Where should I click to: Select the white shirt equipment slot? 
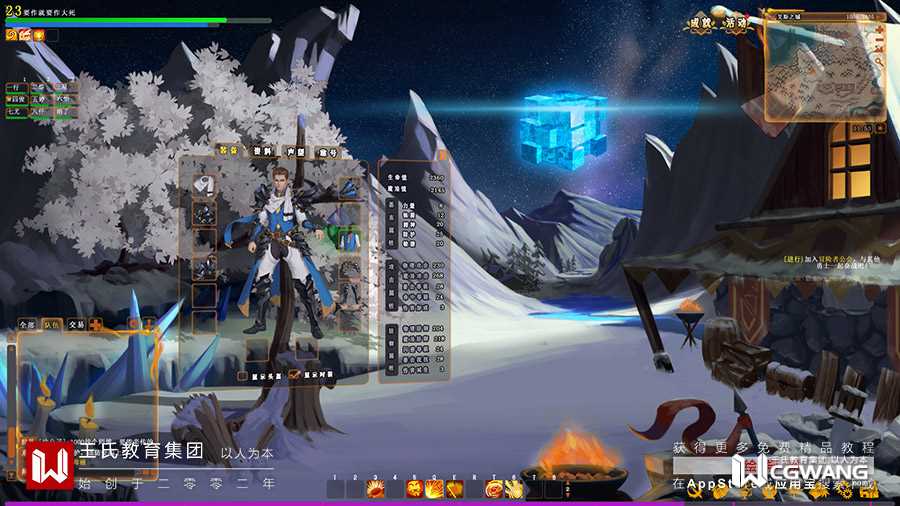(205, 185)
